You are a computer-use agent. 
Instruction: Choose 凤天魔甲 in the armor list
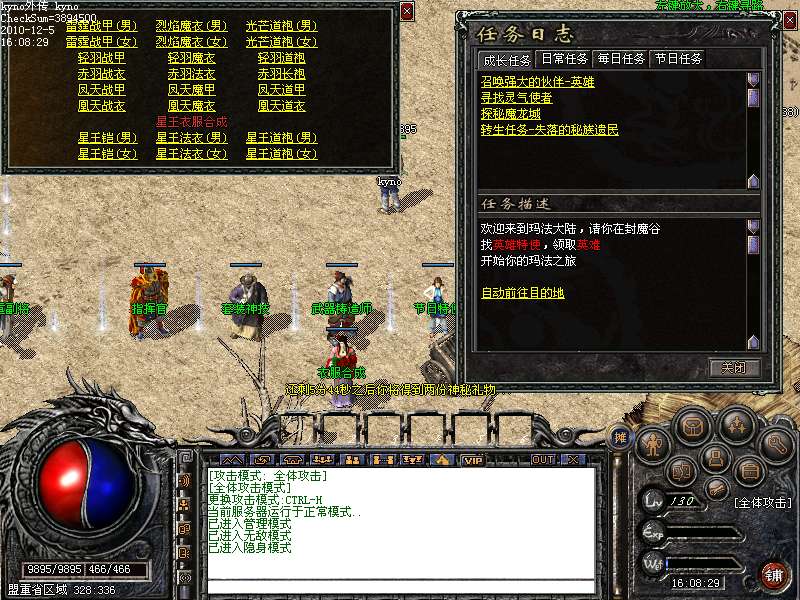coord(191,90)
